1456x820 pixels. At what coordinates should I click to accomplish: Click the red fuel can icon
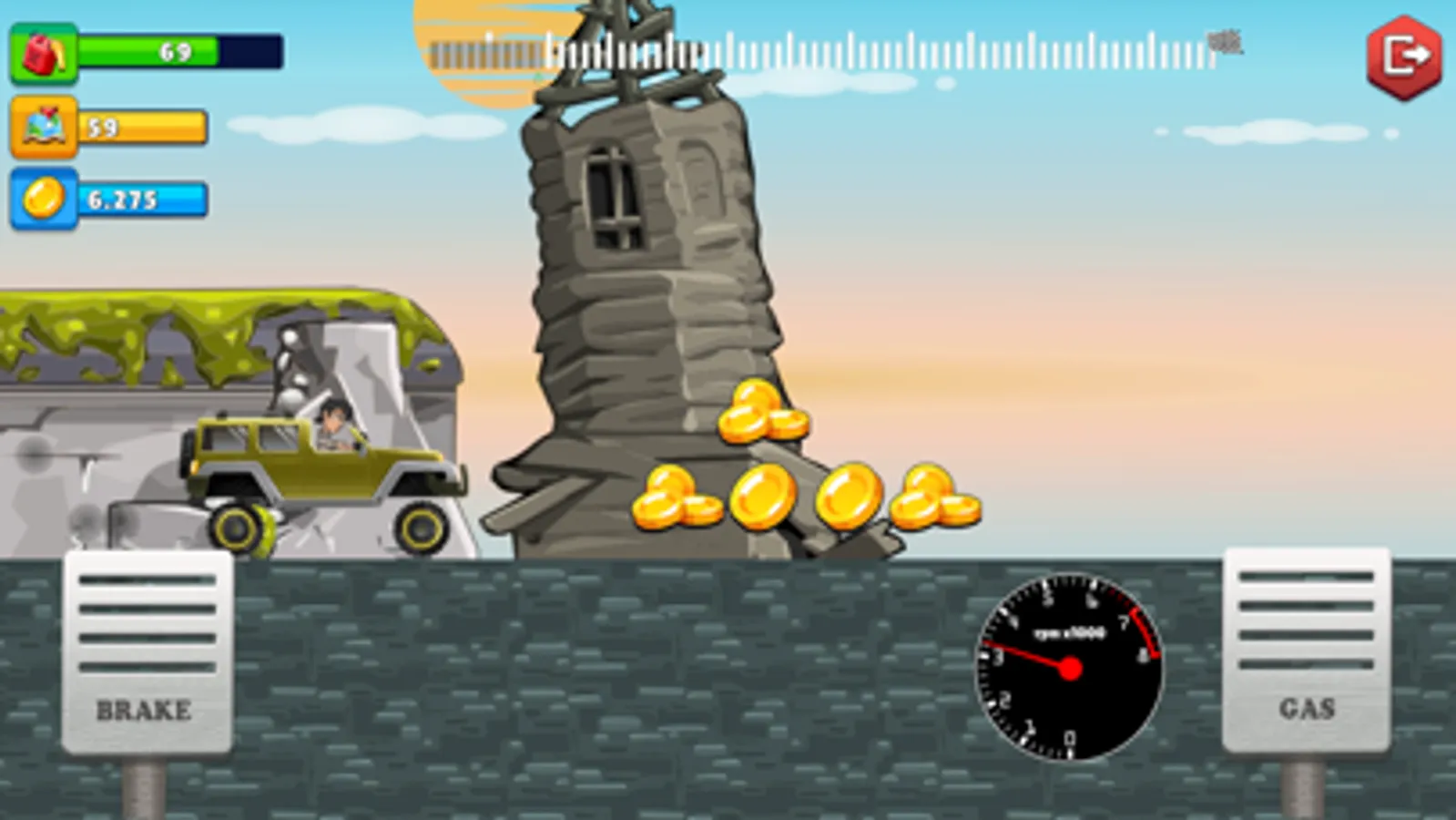[43, 53]
